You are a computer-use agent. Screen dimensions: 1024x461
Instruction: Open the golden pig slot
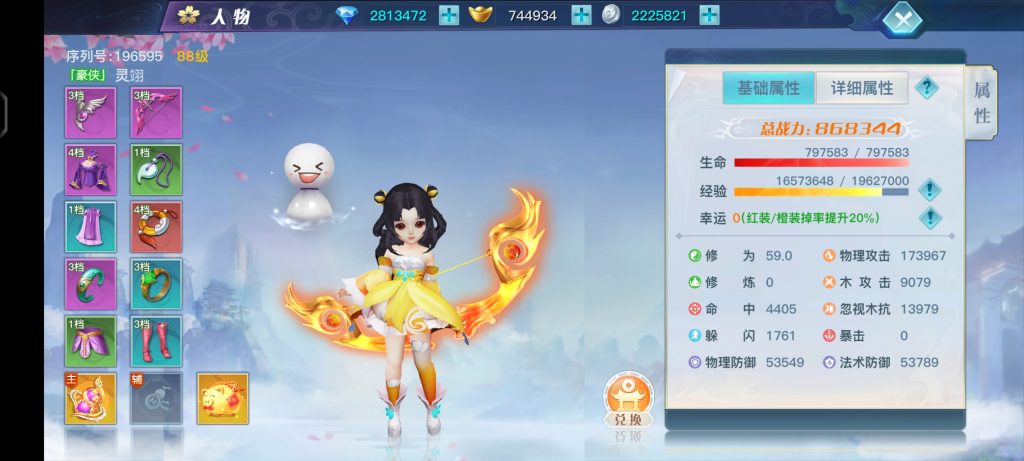tap(222, 398)
